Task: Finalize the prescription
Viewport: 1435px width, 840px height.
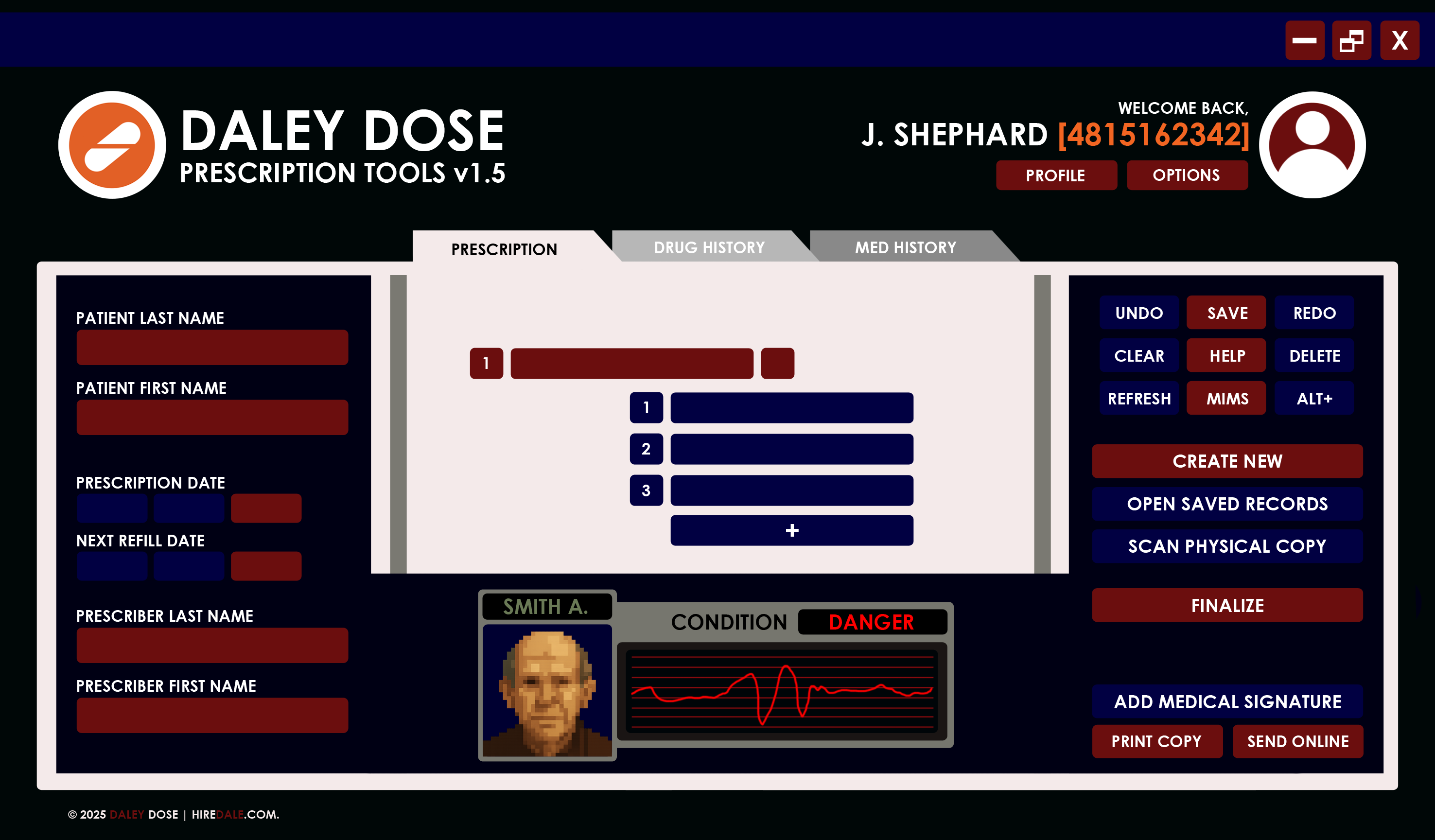Action: 1227,605
